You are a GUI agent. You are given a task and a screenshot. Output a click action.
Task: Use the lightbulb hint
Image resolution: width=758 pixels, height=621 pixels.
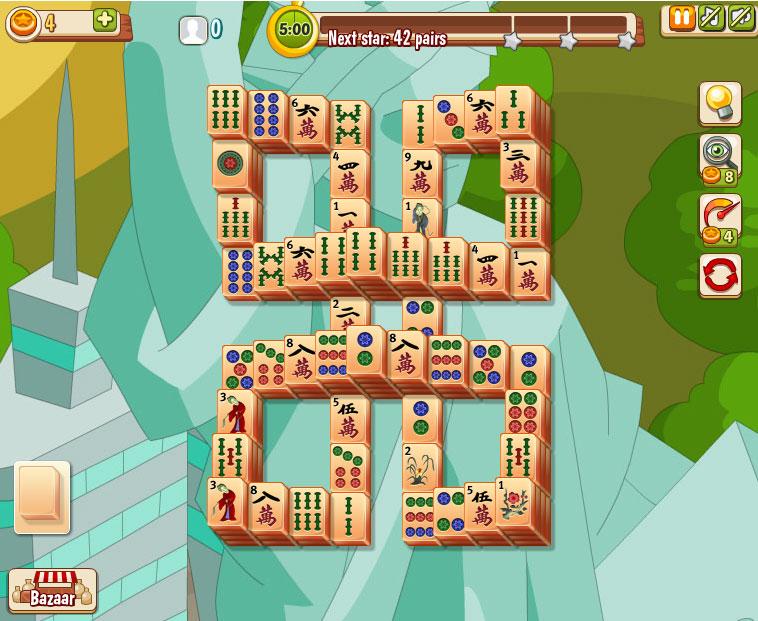click(x=719, y=102)
